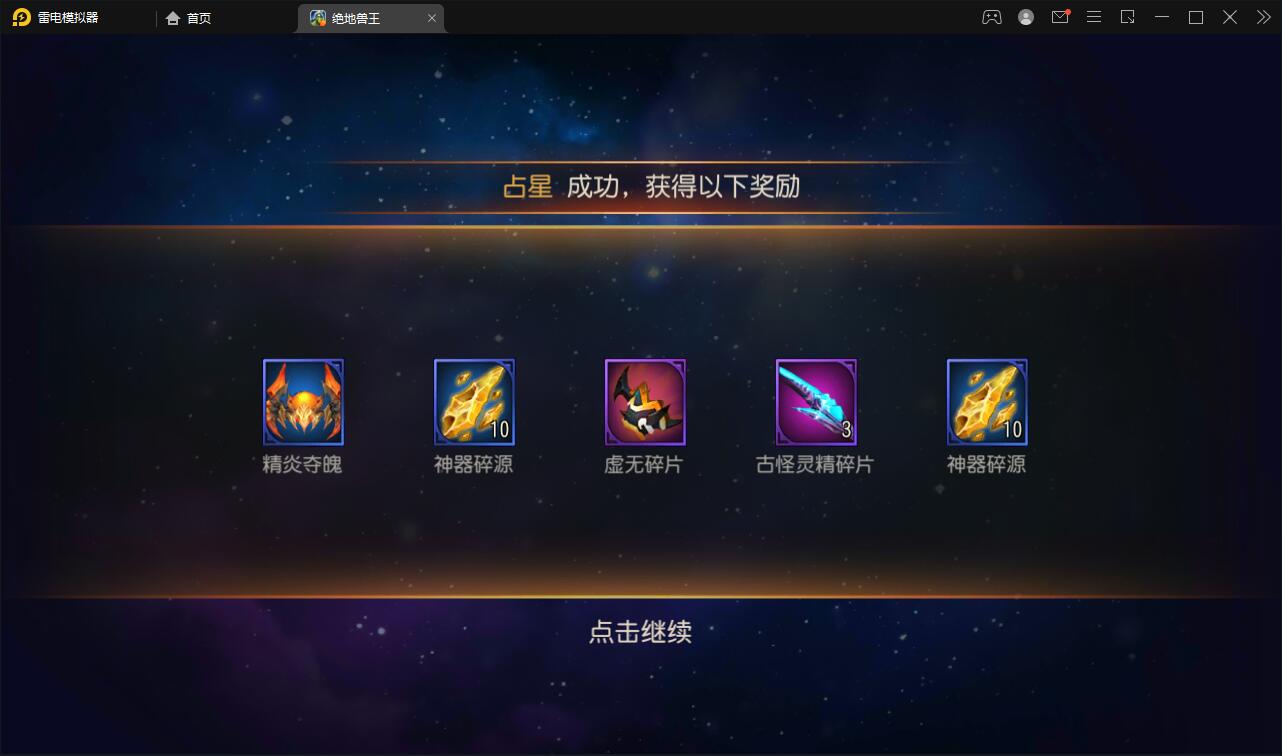This screenshot has height=756, width=1282.
Task: Click the shrink-to-small-window icon
Action: (1128, 17)
